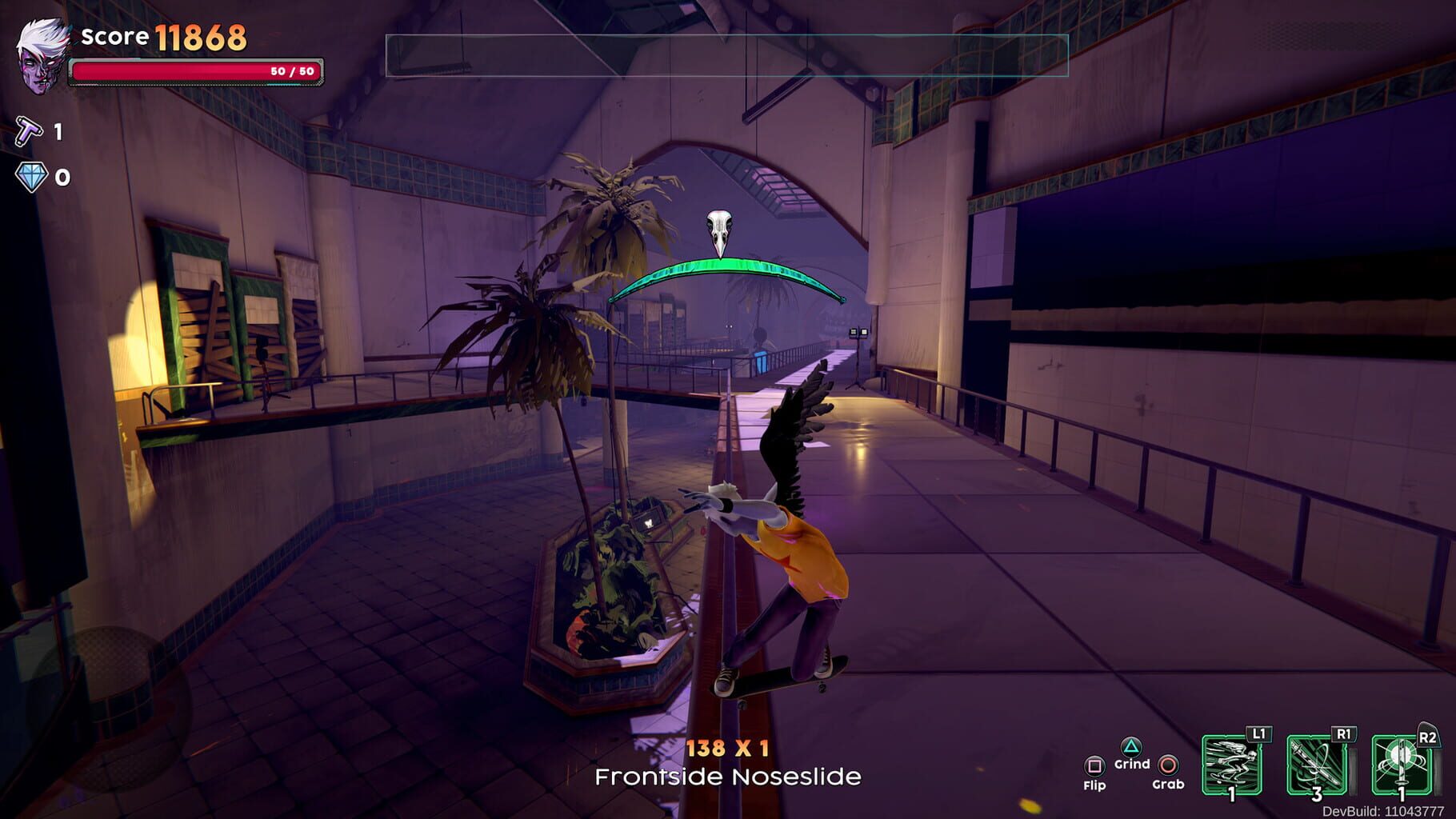Select the R1 sword ability card
The image size is (1456, 819).
(x=1317, y=765)
